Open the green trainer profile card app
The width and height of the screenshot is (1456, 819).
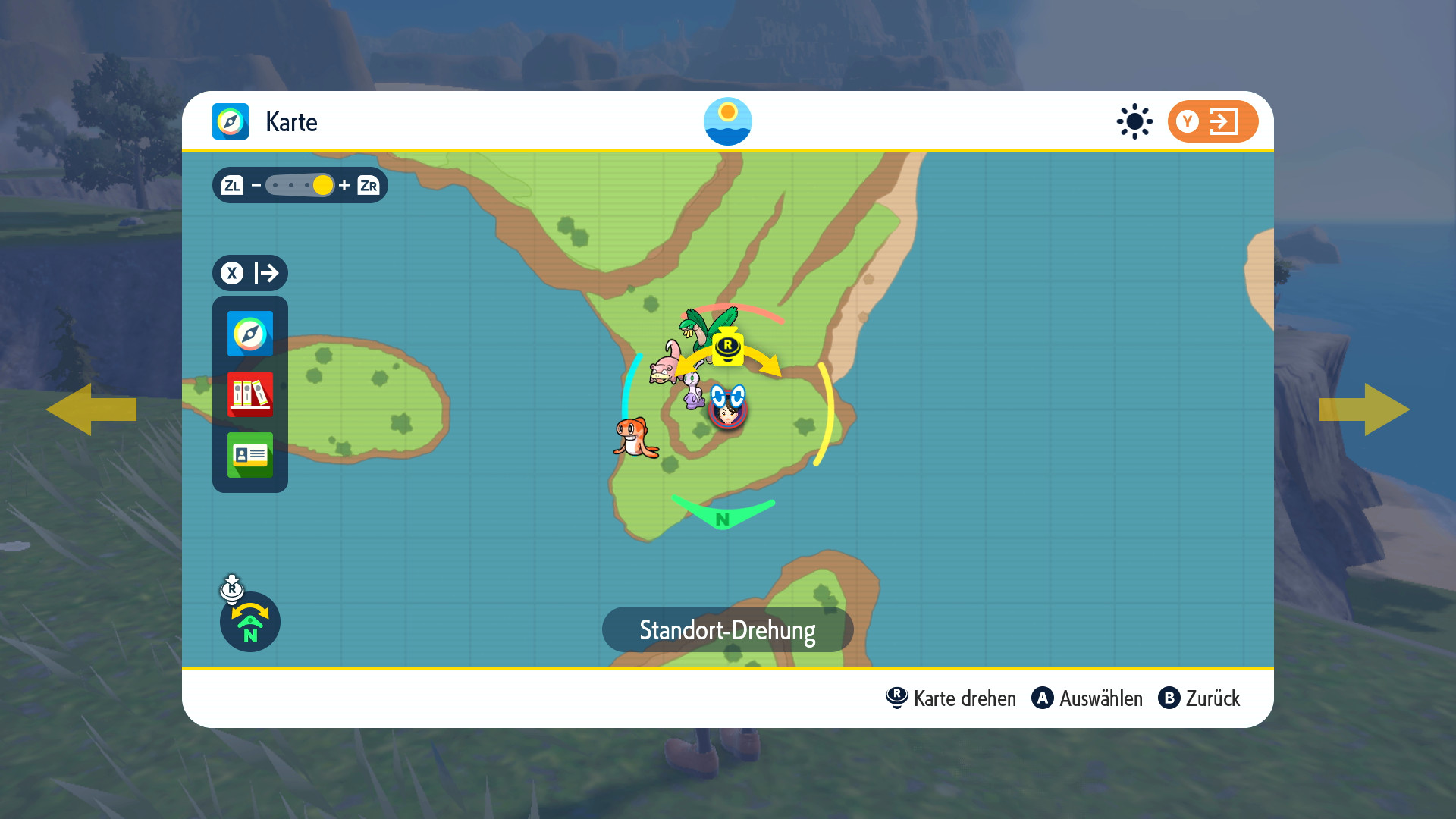point(249,455)
